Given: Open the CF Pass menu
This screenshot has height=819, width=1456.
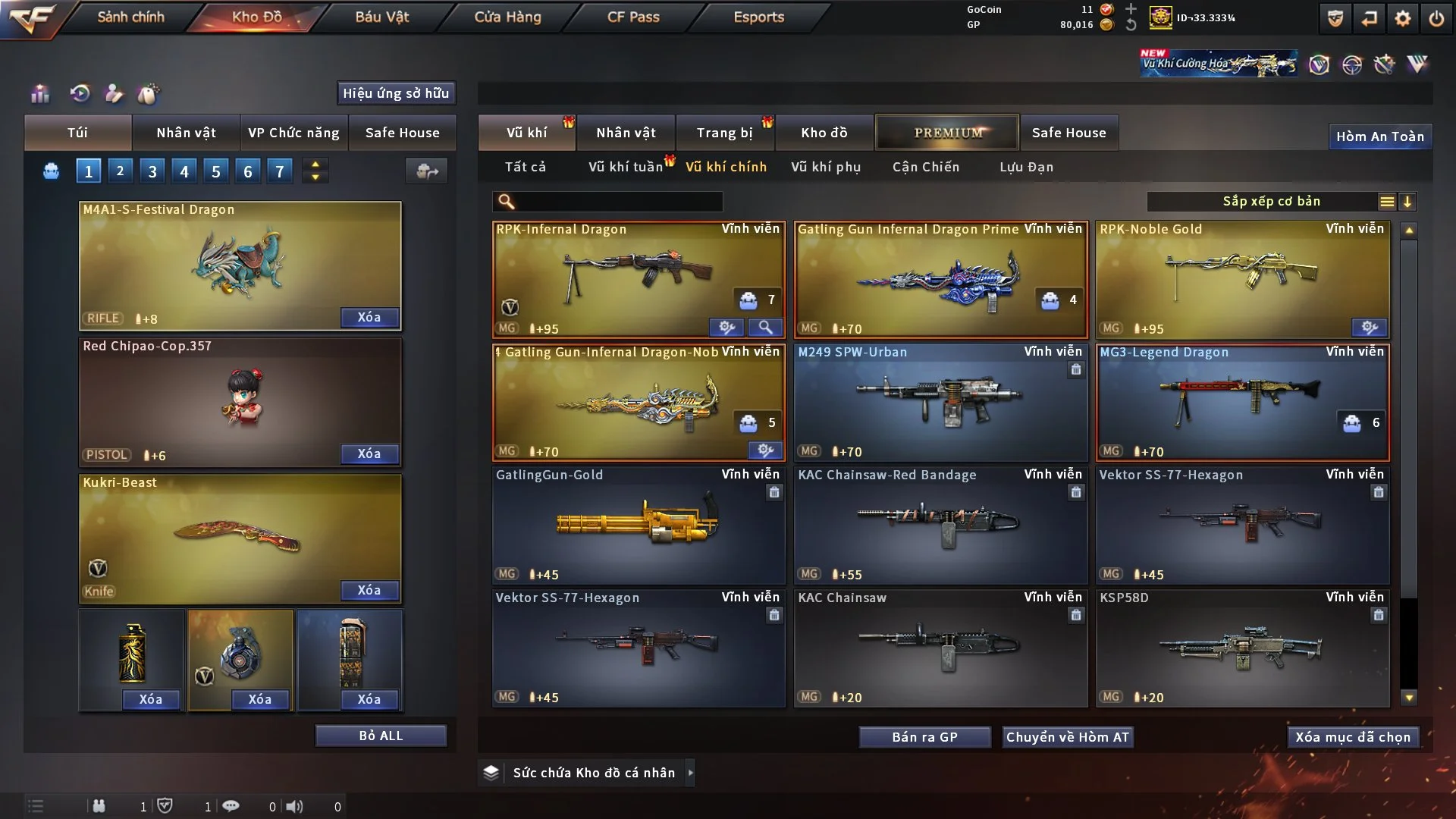Looking at the screenshot, I should pyautogui.click(x=633, y=17).
